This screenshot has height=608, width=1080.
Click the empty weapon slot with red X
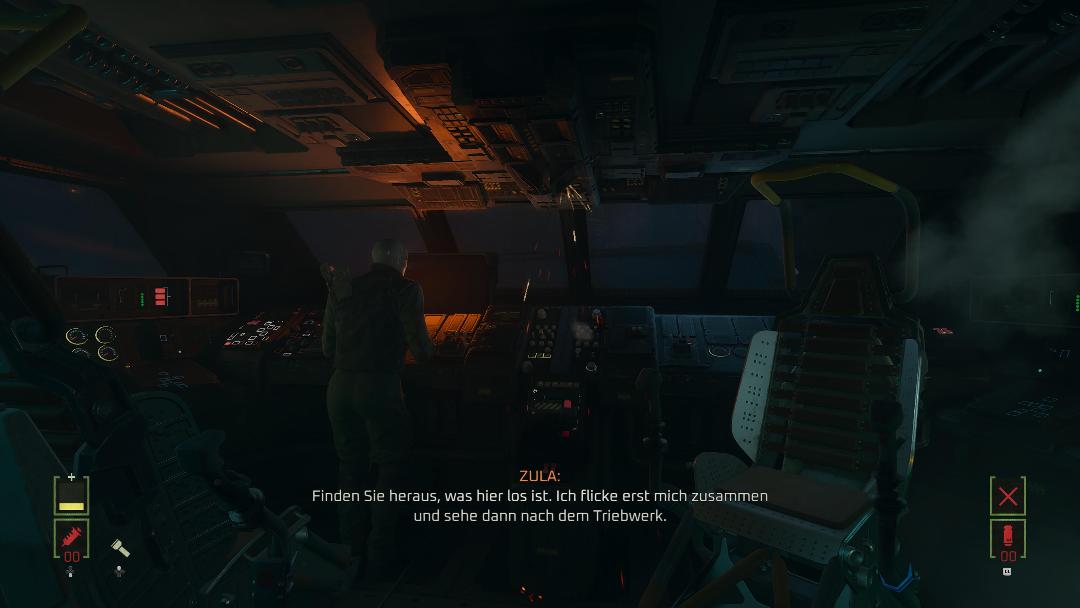coord(1007,496)
